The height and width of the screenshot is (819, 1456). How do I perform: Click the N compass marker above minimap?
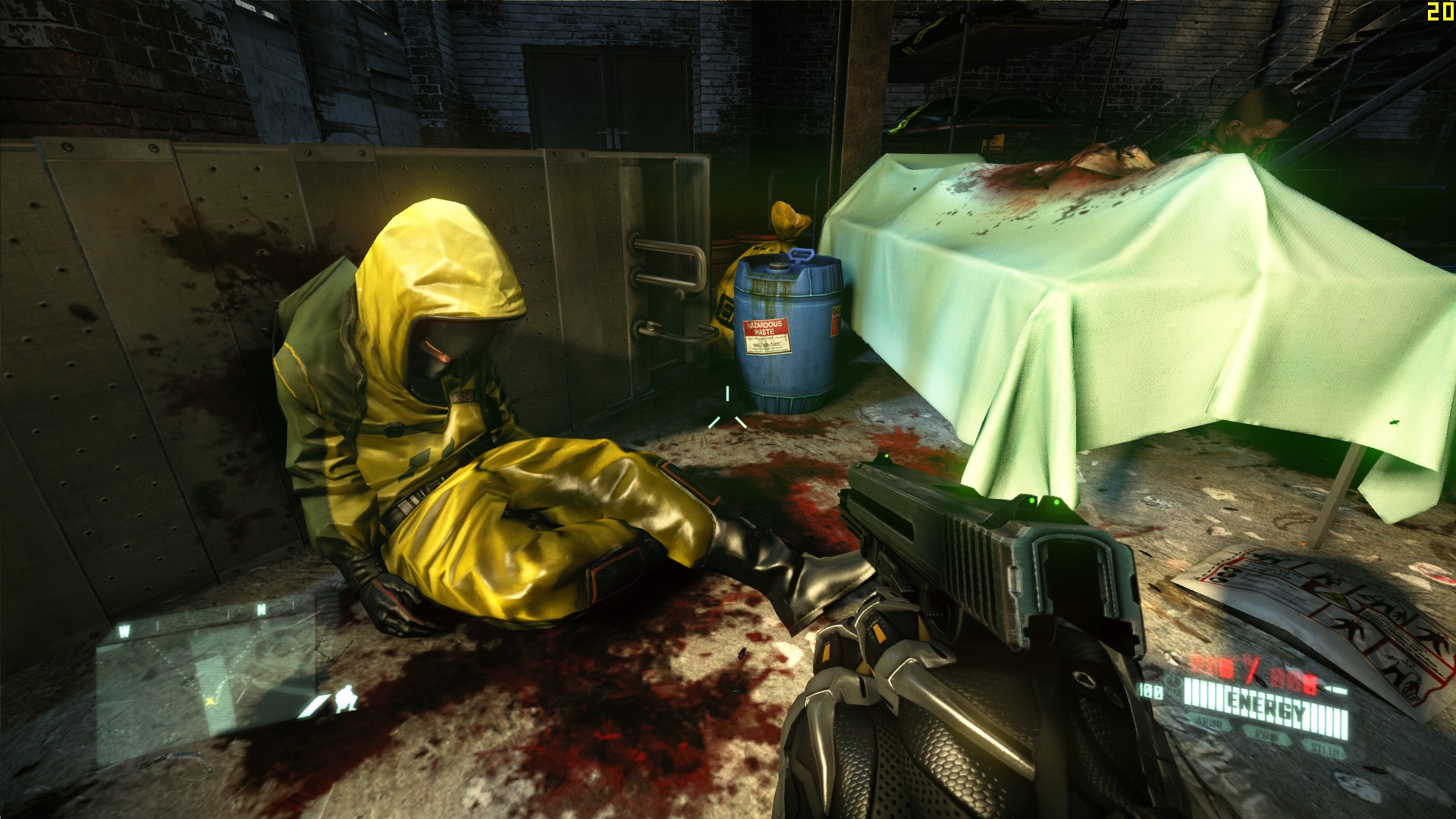261,609
